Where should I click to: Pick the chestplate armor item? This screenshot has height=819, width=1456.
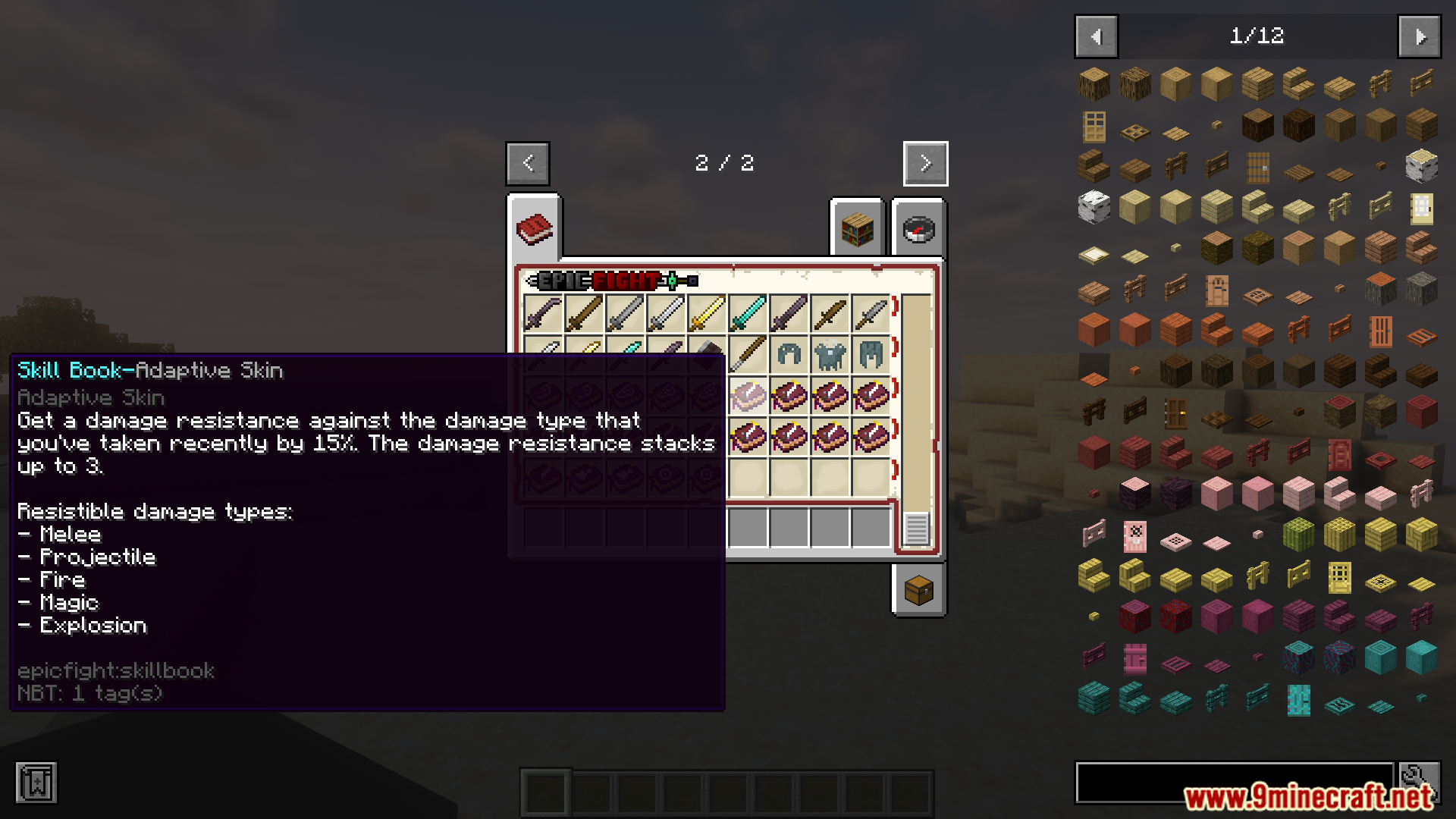pyautogui.click(x=830, y=354)
